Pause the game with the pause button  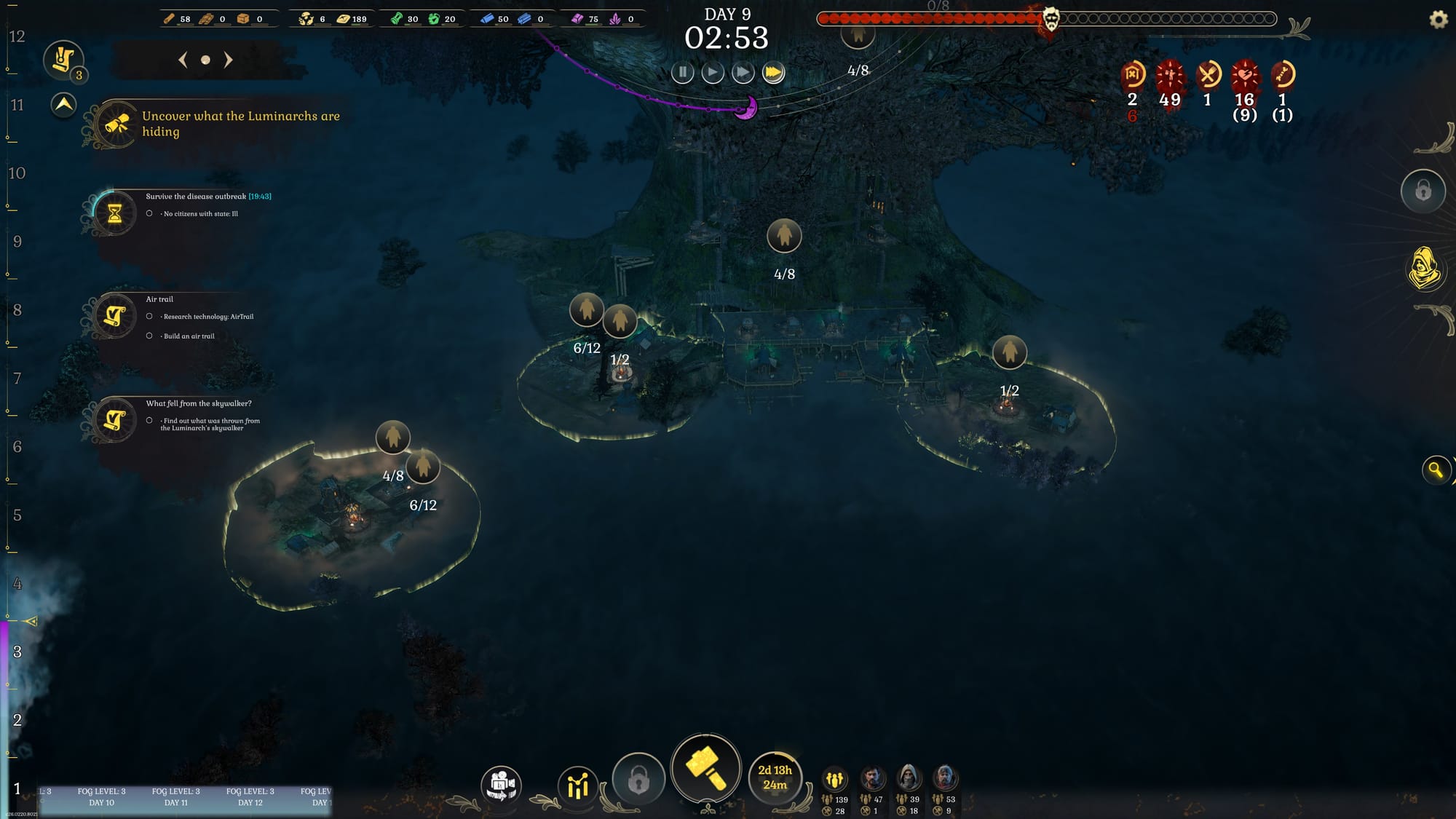(682, 73)
